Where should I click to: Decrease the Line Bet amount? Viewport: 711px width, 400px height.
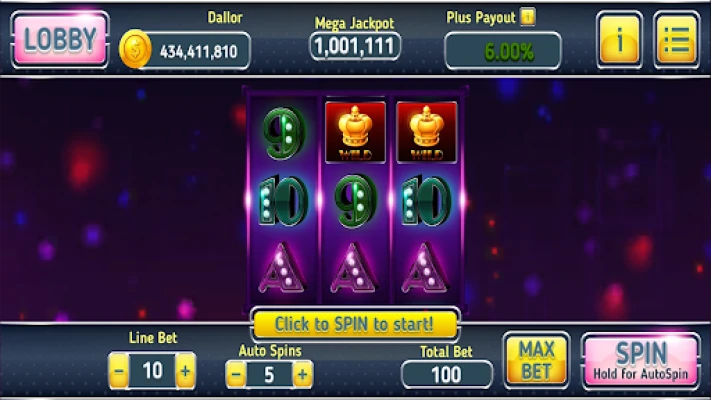pyautogui.click(x=119, y=372)
